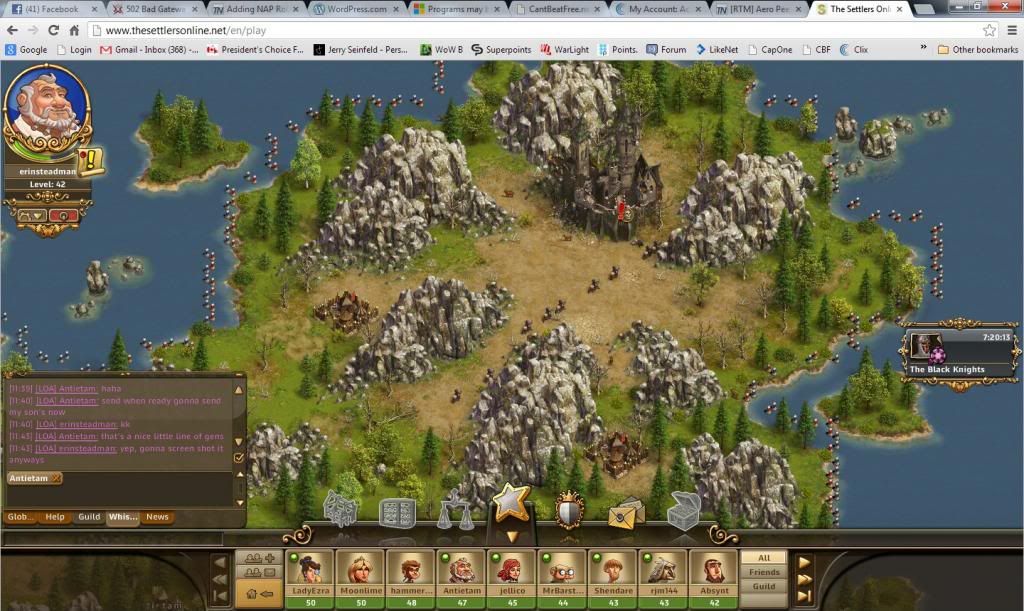Close the Antietam whisper tag
1024x611 pixels.
tap(56, 478)
